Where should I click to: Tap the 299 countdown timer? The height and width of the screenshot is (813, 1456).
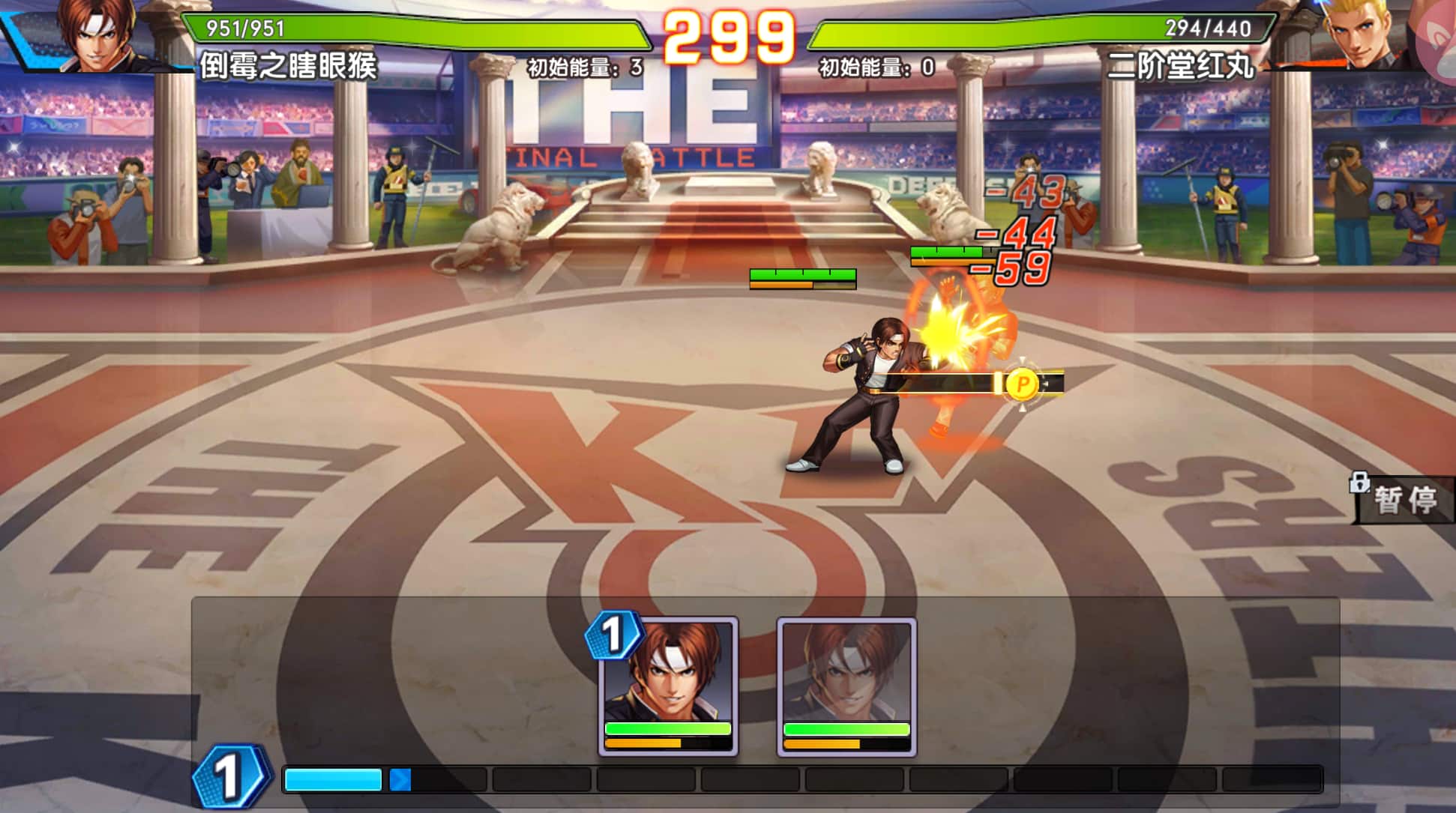[x=728, y=34]
